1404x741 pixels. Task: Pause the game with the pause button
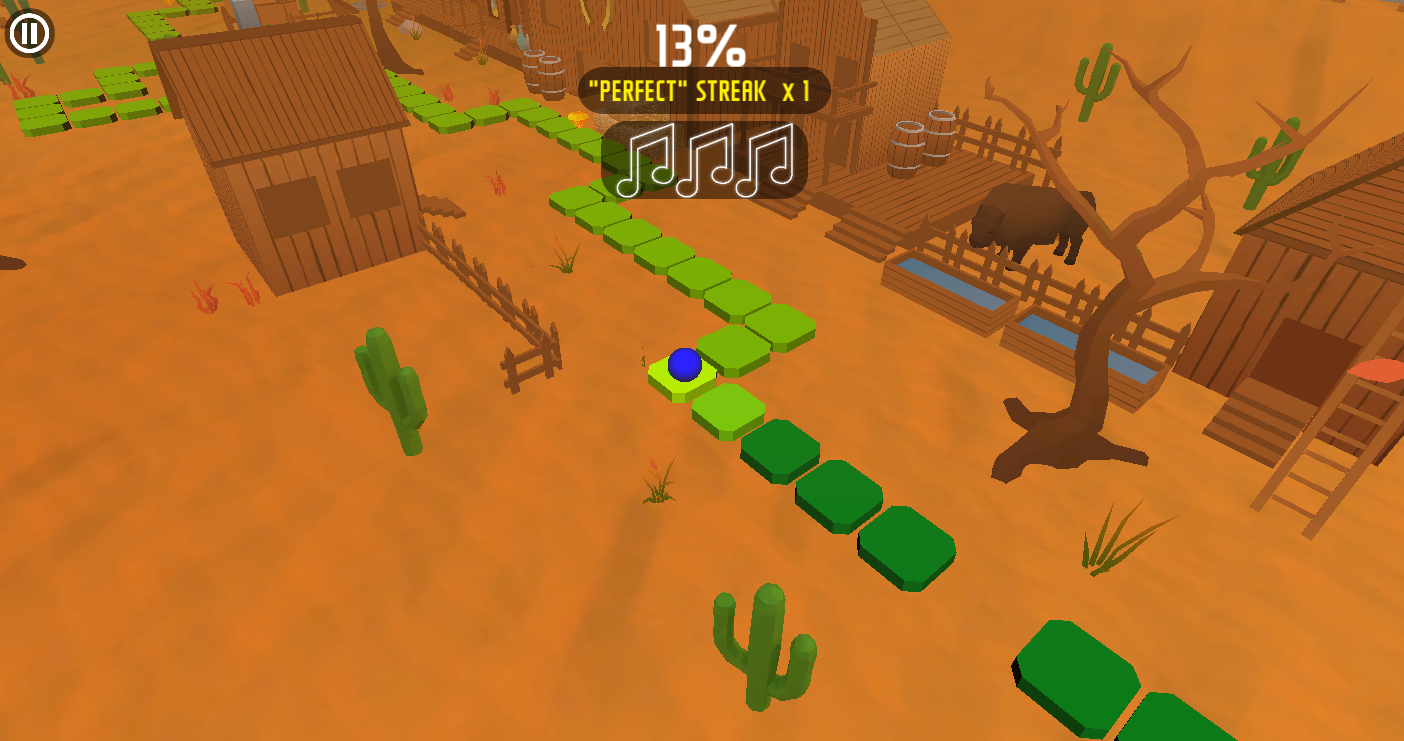coord(29,33)
